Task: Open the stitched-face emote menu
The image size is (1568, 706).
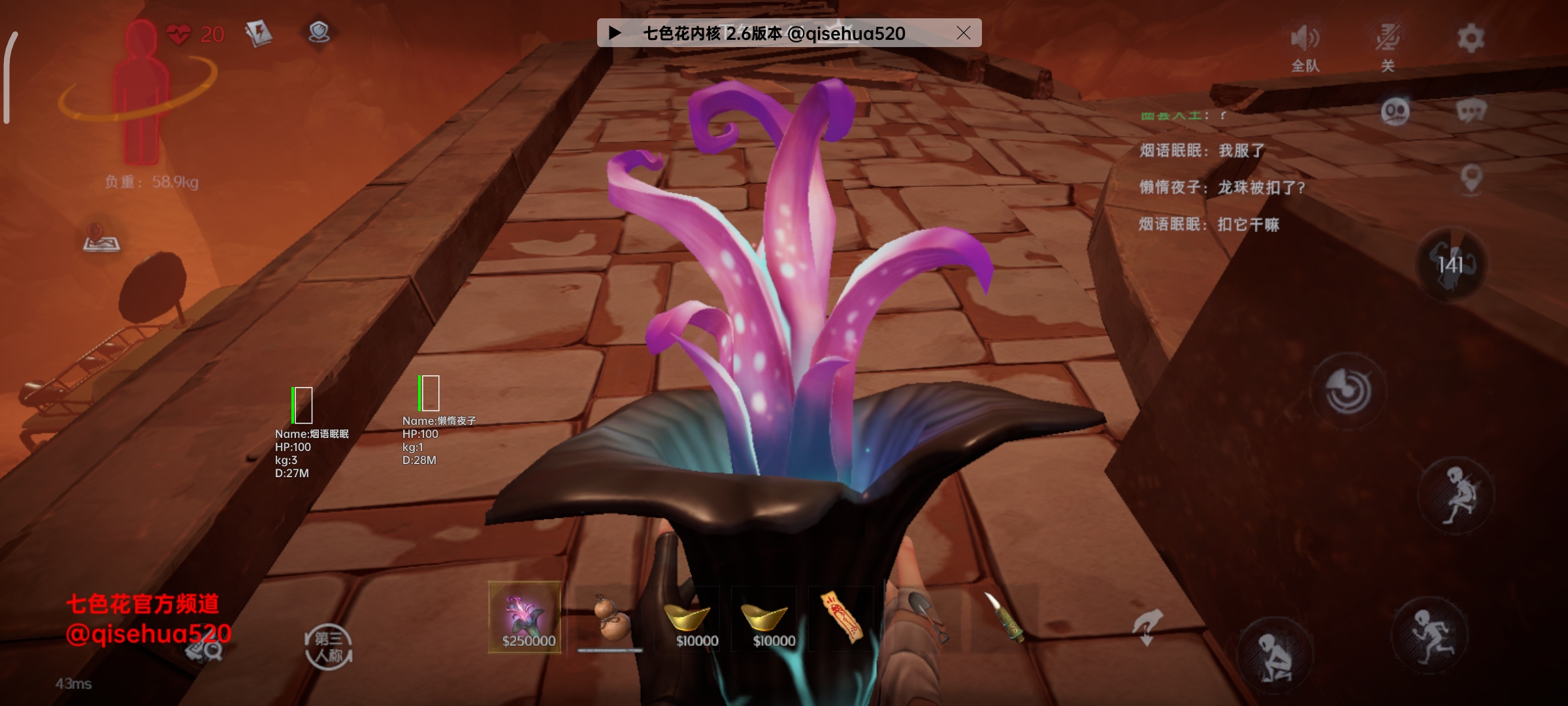Action: coord(1395,112)
